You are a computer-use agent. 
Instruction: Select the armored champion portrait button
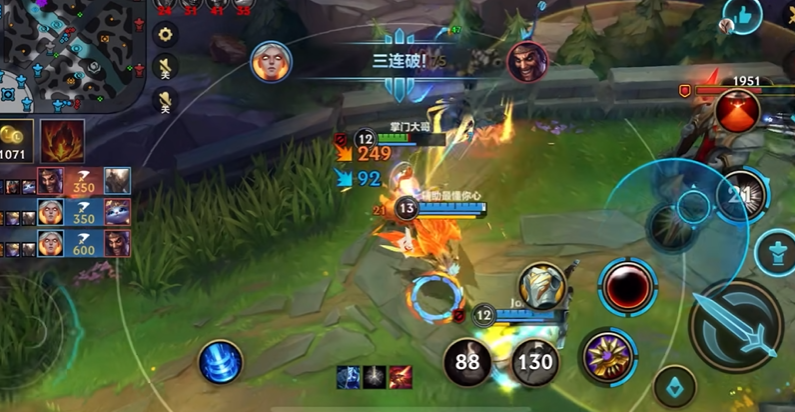tap(541, 286)
